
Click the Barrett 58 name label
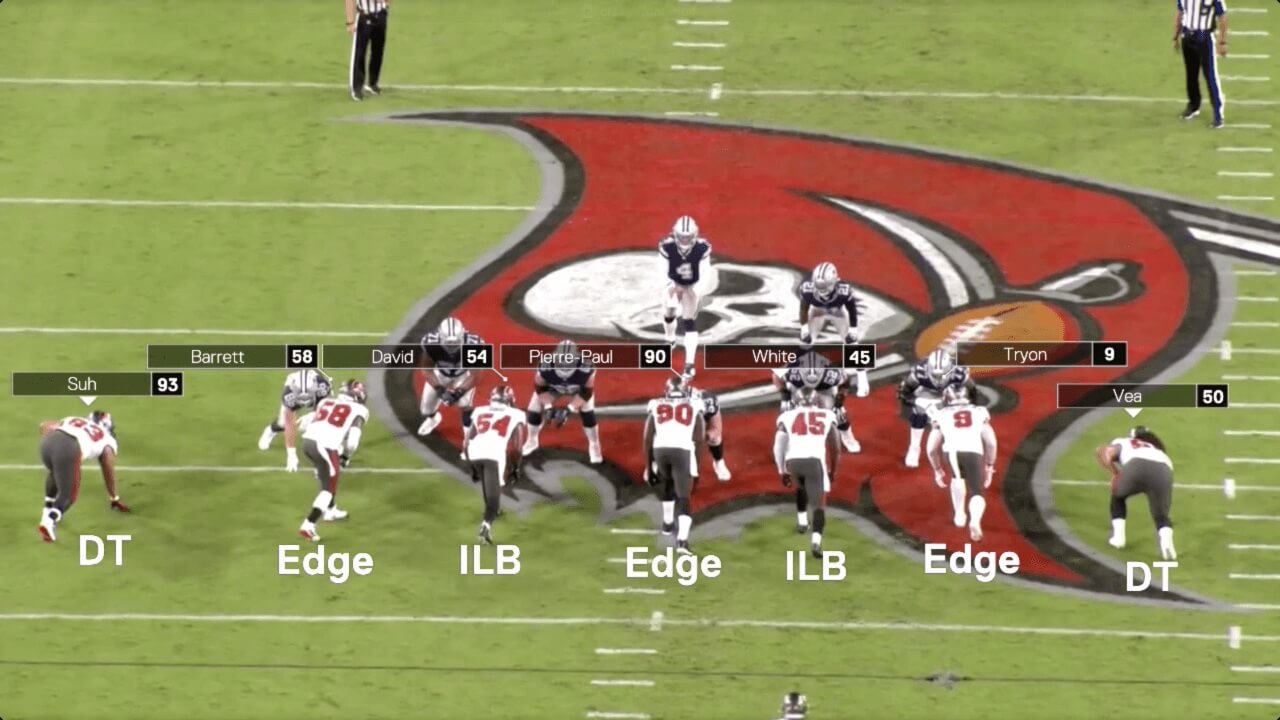click(x=232, y=357)
